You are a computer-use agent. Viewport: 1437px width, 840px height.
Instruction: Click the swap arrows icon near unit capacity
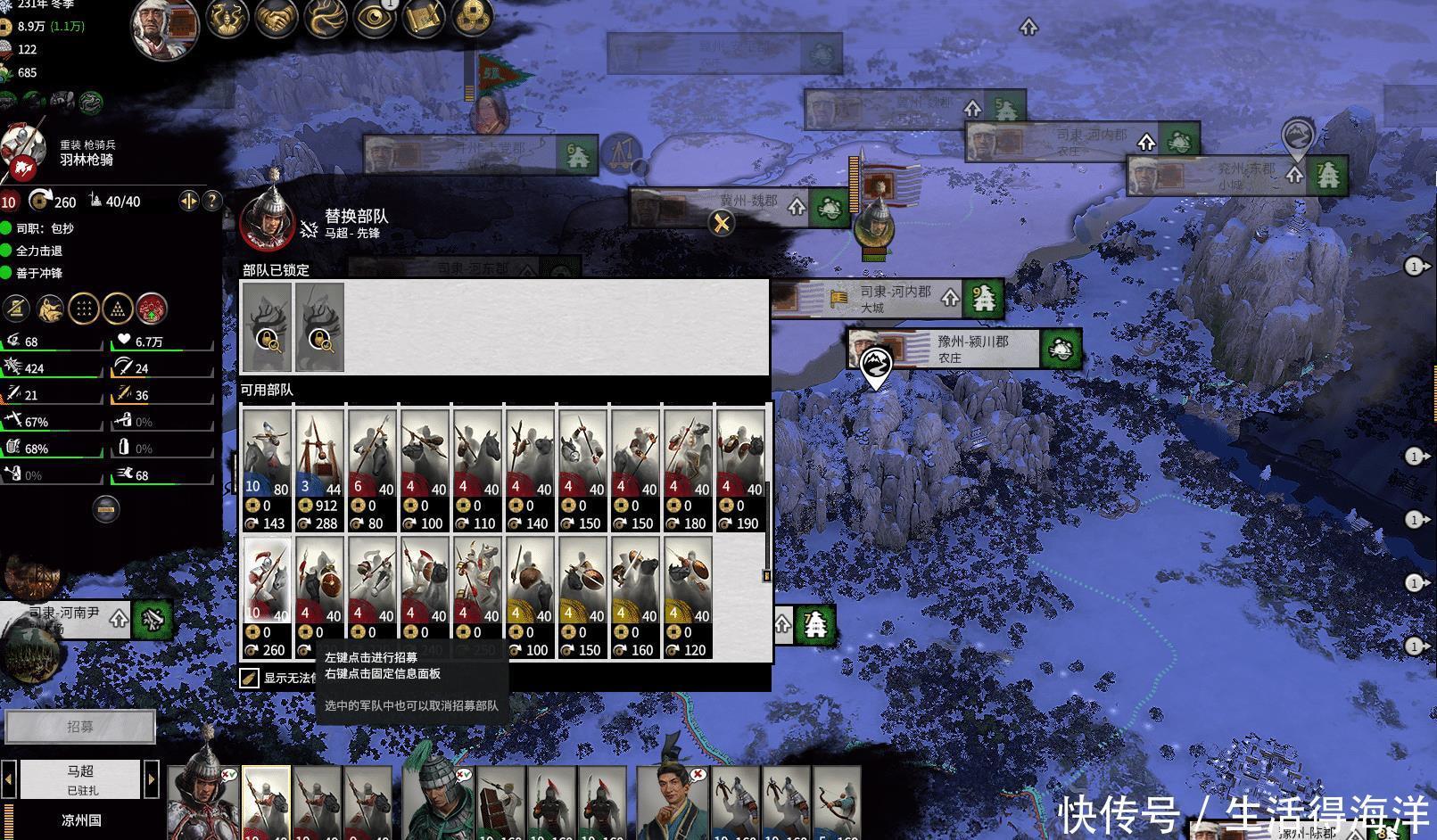point(189,202)
